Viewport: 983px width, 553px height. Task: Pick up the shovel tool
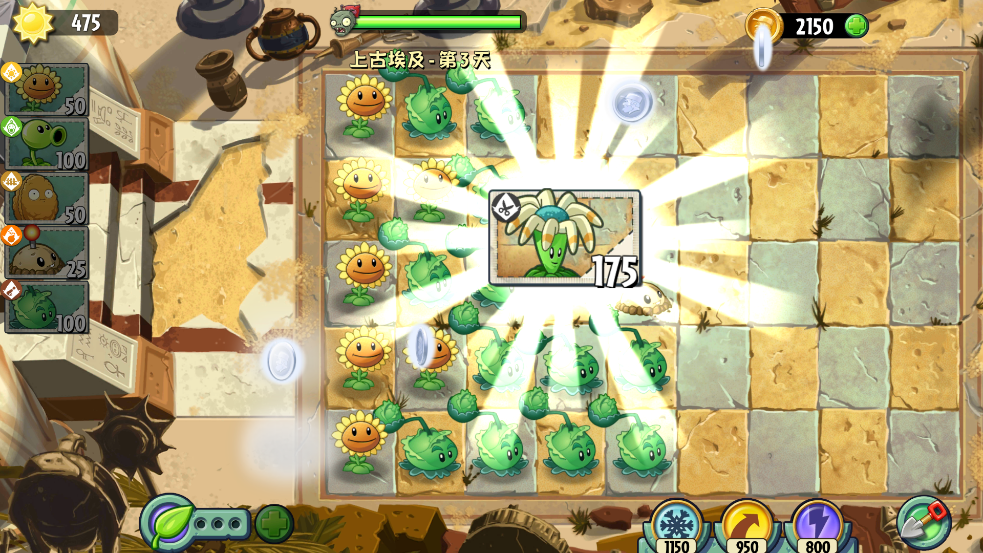[x=923, y=522]
